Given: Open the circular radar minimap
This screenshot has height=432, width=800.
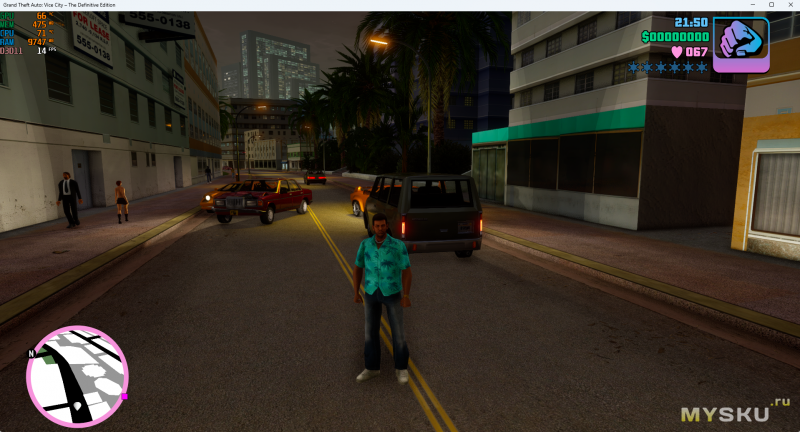Looking at the screenshot, I should pyautogui.click(x=77, y=376).
